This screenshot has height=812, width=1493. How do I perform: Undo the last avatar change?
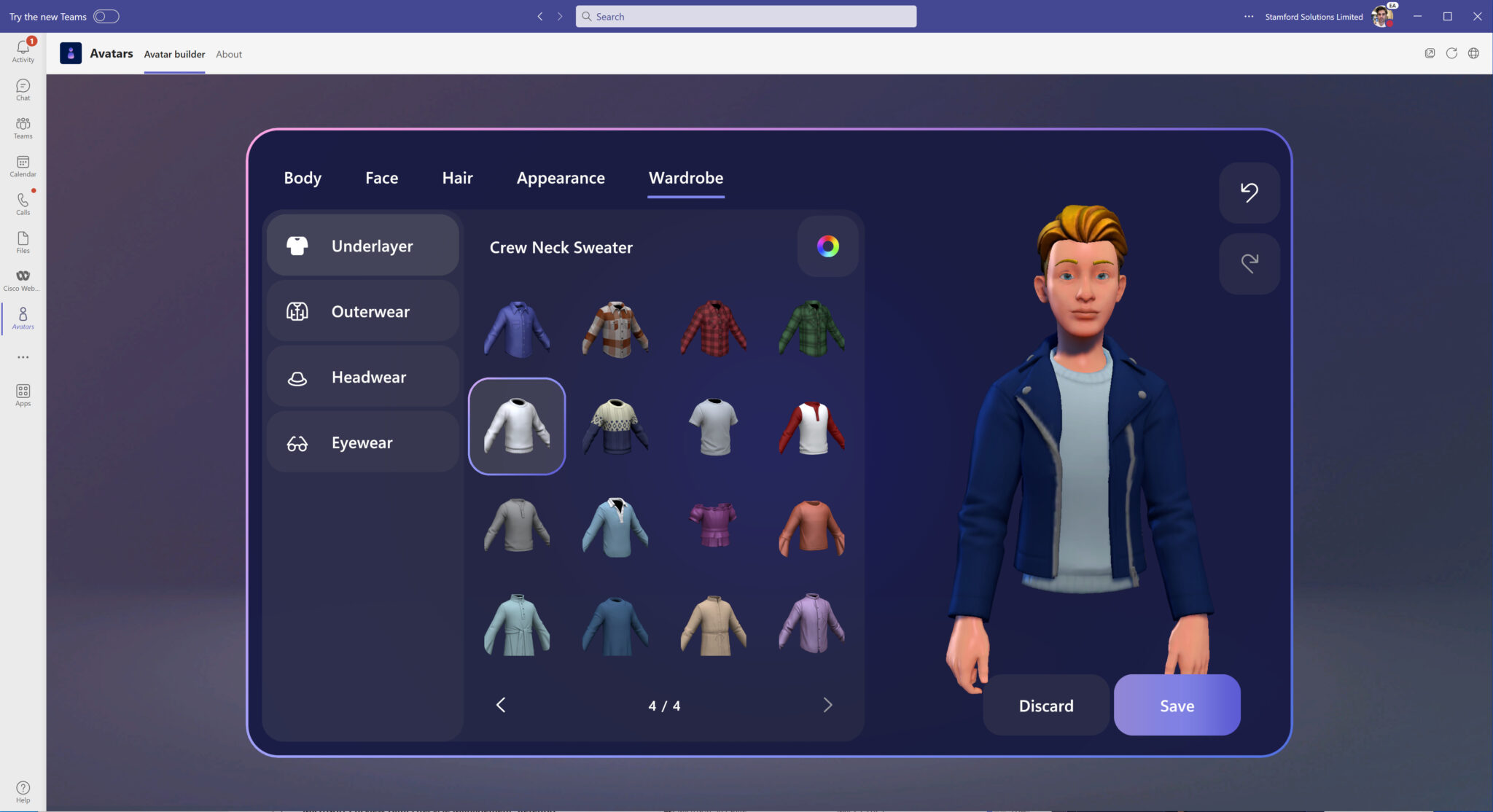tap(1249, 192)
